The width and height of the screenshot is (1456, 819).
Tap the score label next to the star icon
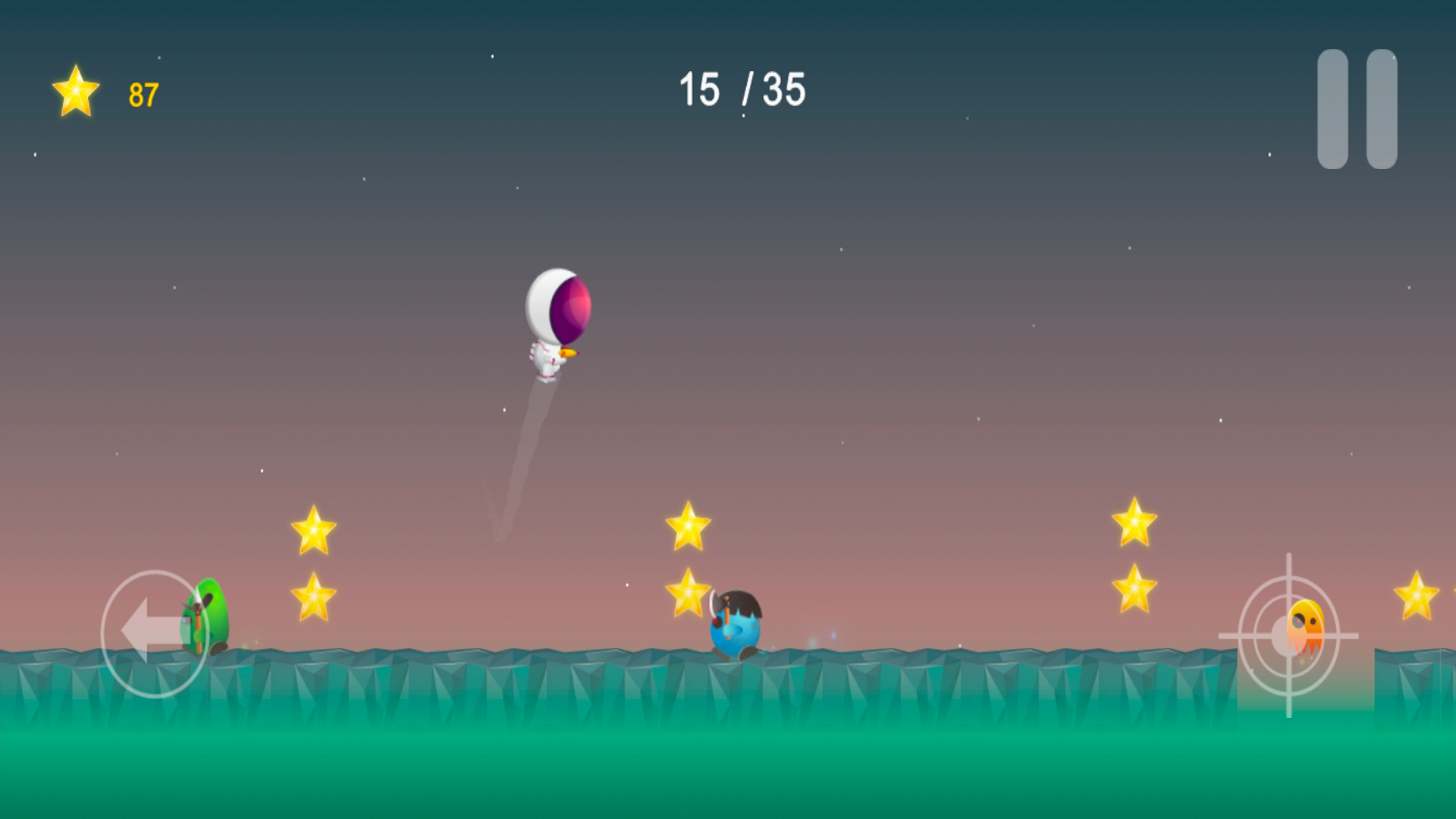[144, 93]
